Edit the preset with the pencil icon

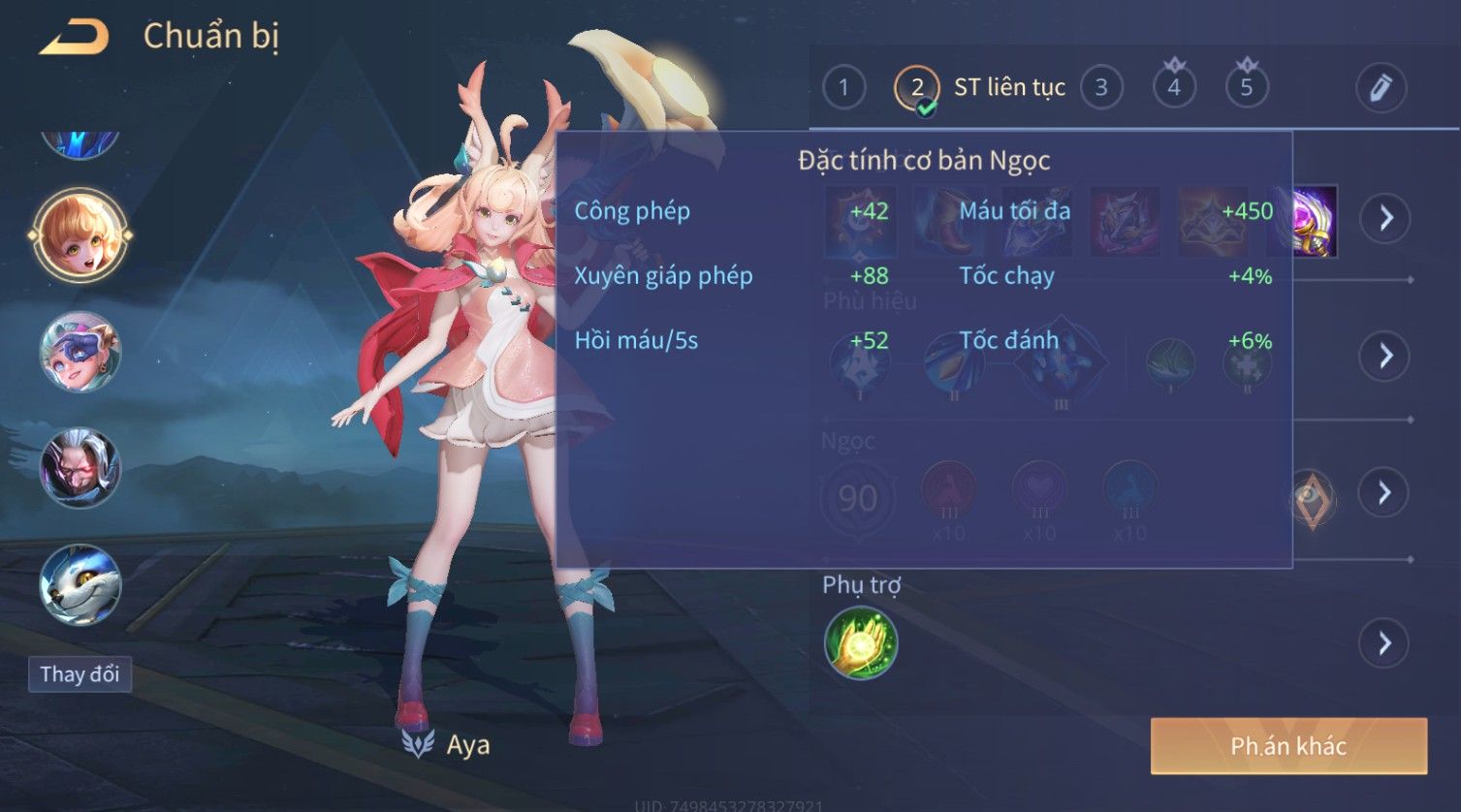[x=1381, y=88]
